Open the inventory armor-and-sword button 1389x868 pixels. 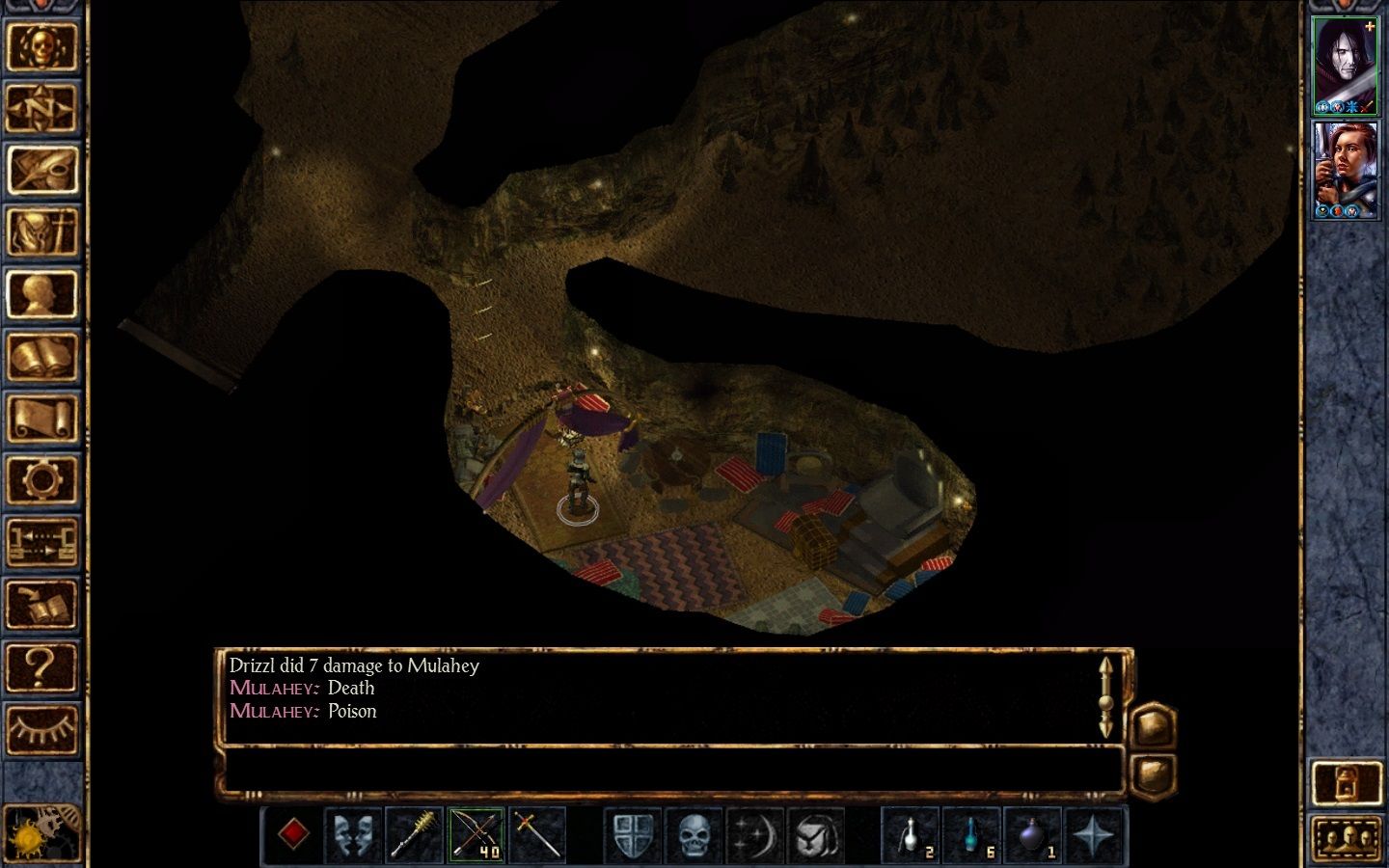(x=41, y=231)
